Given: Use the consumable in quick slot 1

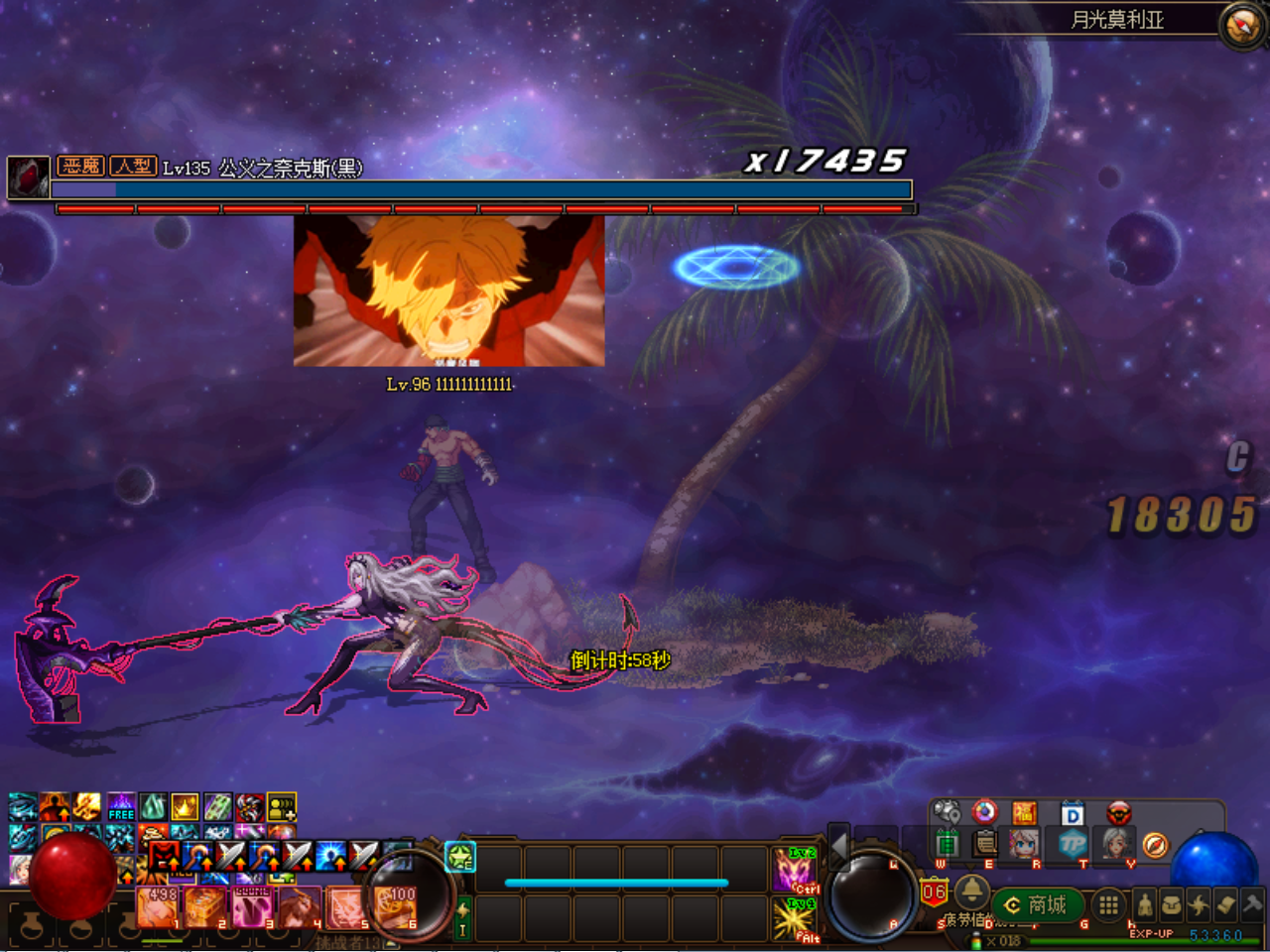Looking at the screenshot, I should [x=157, y=907].
